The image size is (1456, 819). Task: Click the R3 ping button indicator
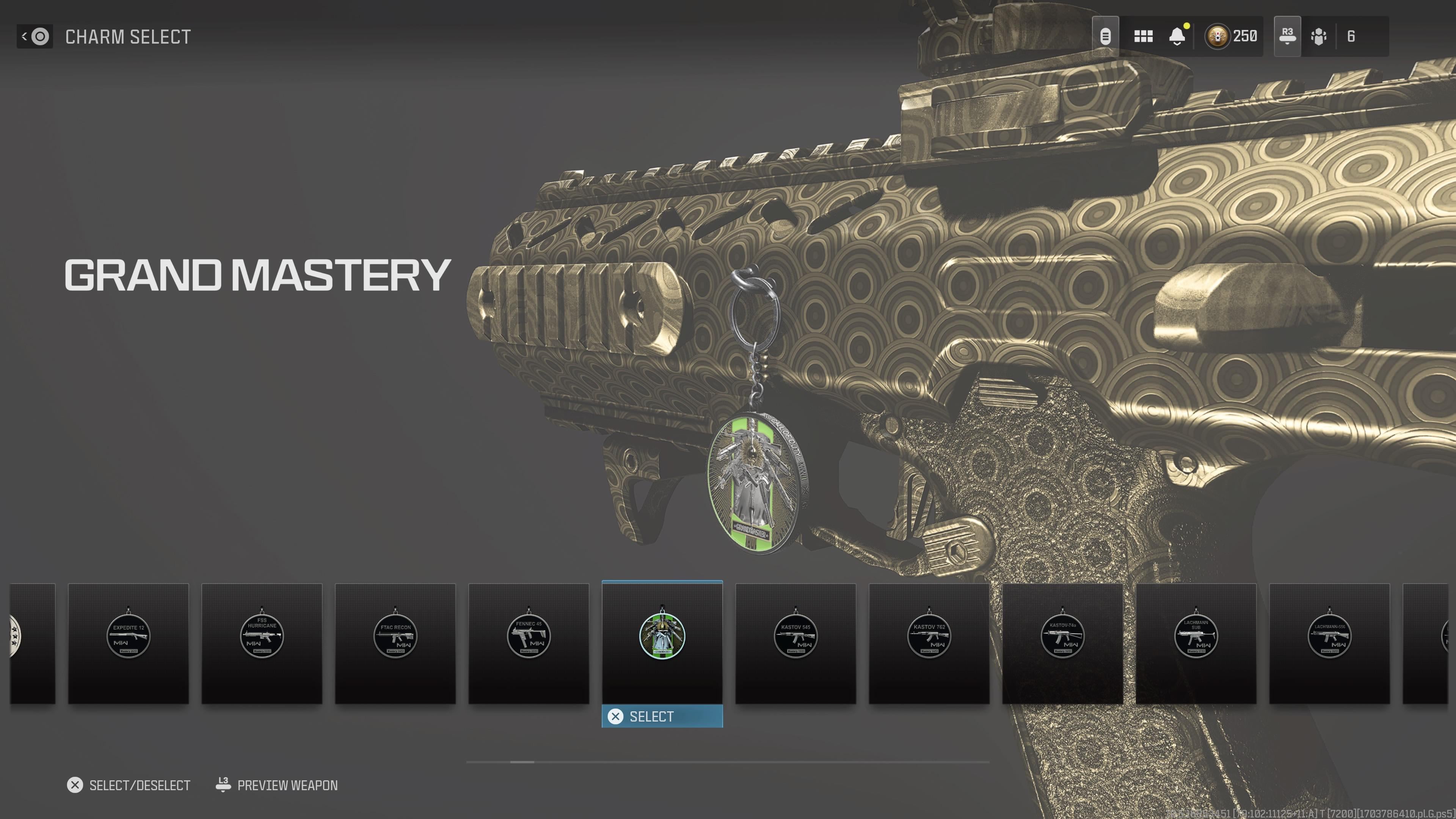(1287, 36)
